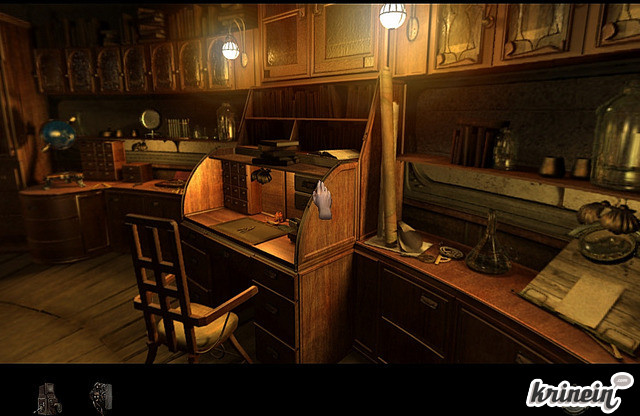Pick the tilted dark gadget inventory item
Screen dimensions: 640x416
coord(100,395)
